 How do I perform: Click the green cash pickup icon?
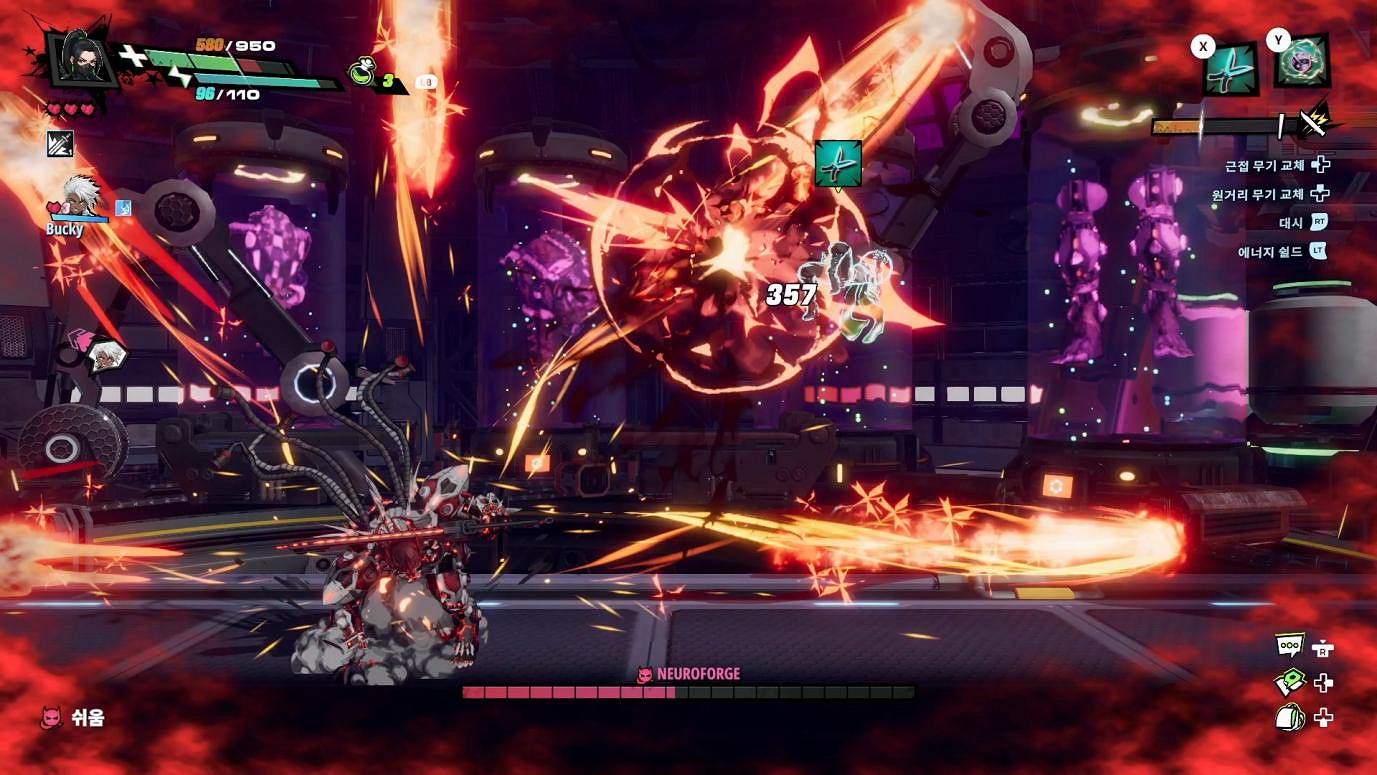click(x=1290, y=681)
